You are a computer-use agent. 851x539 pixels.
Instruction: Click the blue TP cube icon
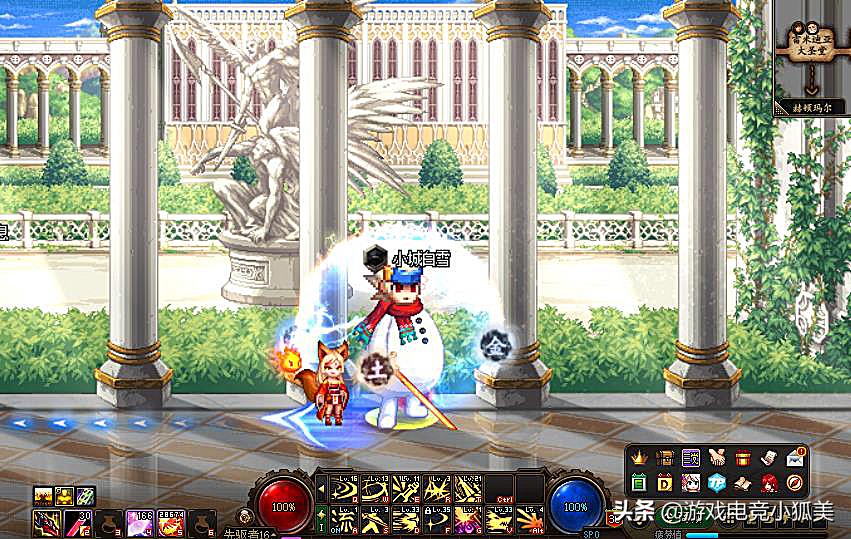point(717,484)
